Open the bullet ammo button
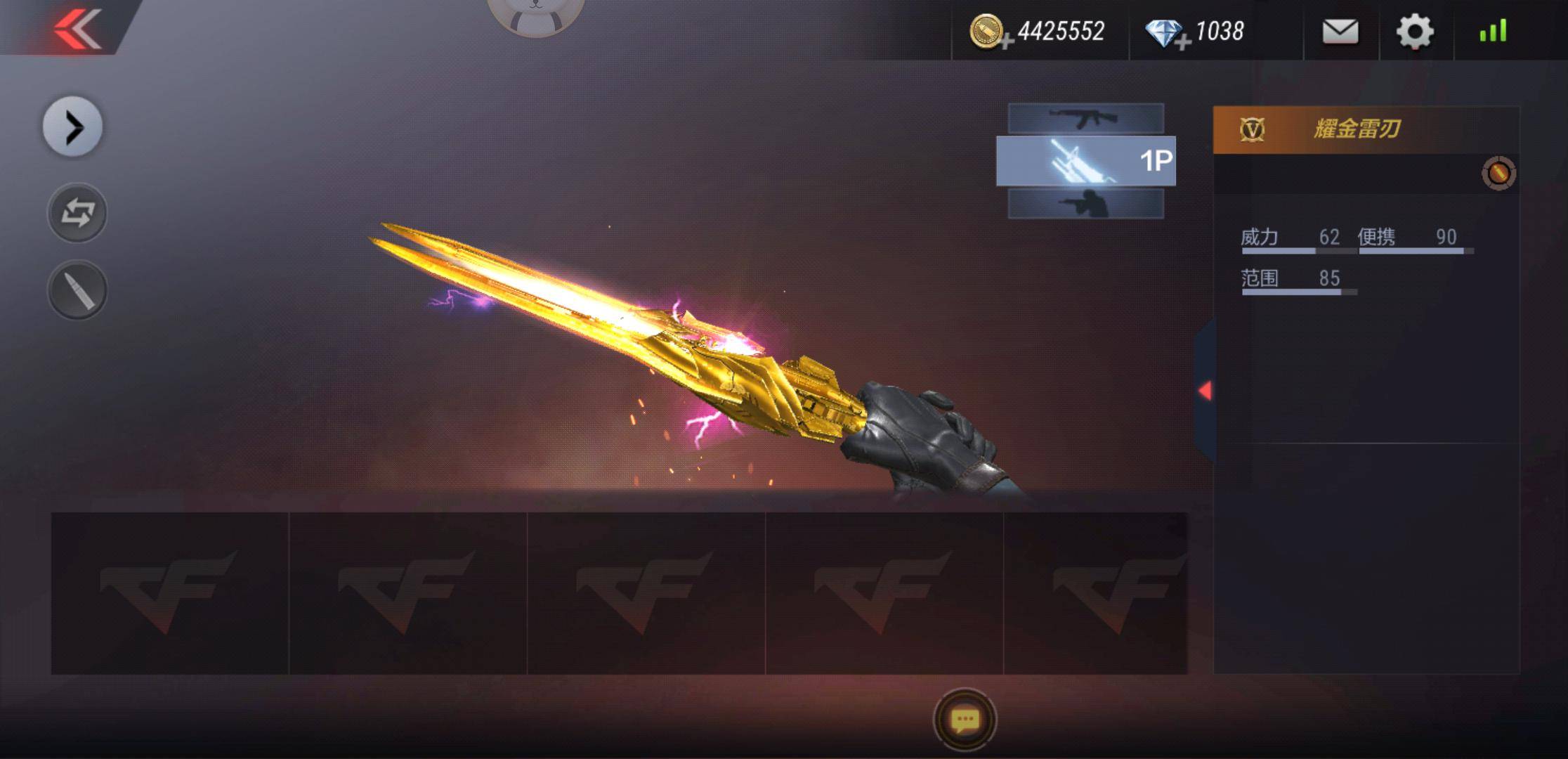This screenshot has width=1568, height=759. (77, 290)
